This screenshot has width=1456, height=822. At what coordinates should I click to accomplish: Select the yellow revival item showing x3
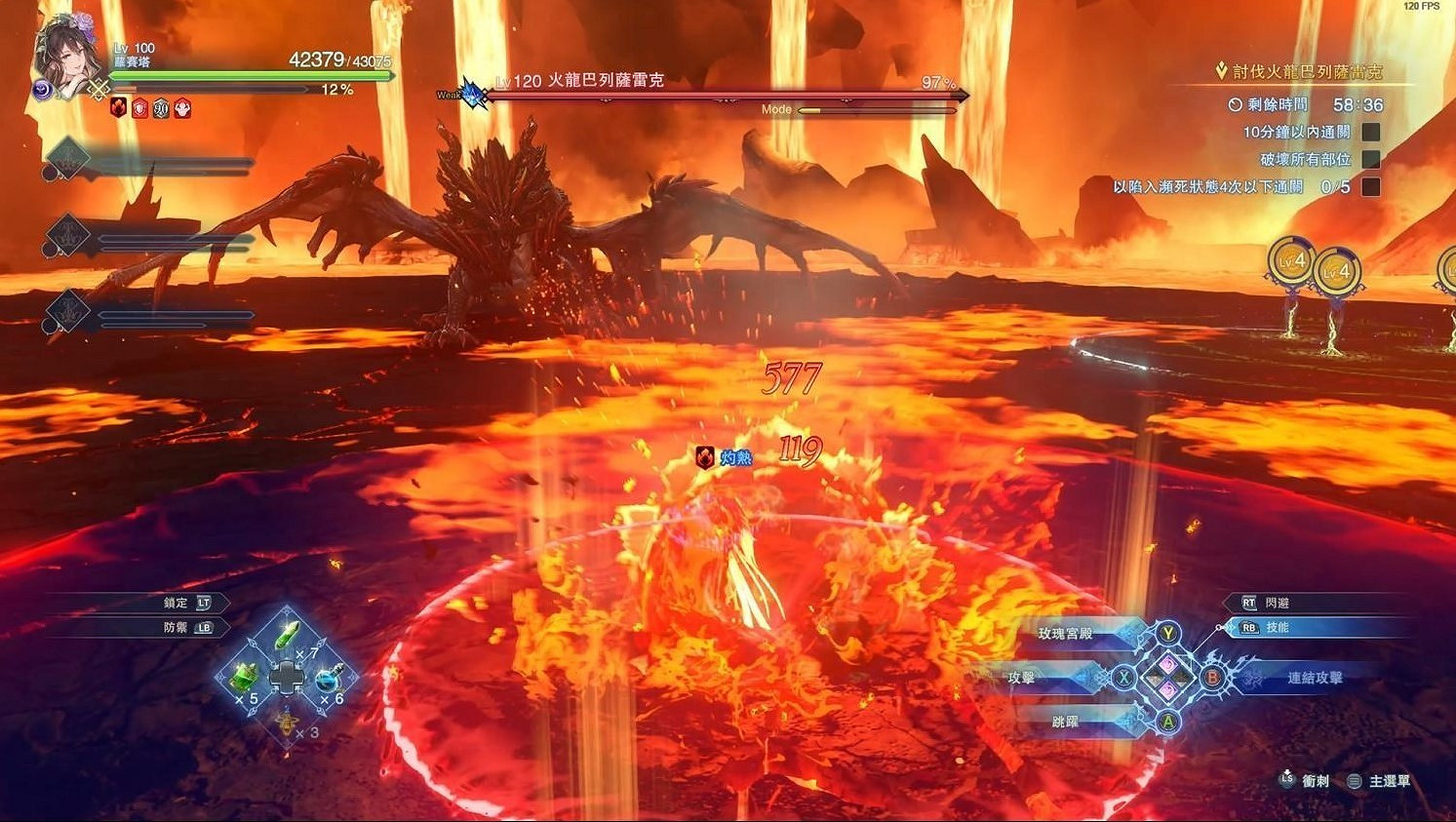click(288, 724)
